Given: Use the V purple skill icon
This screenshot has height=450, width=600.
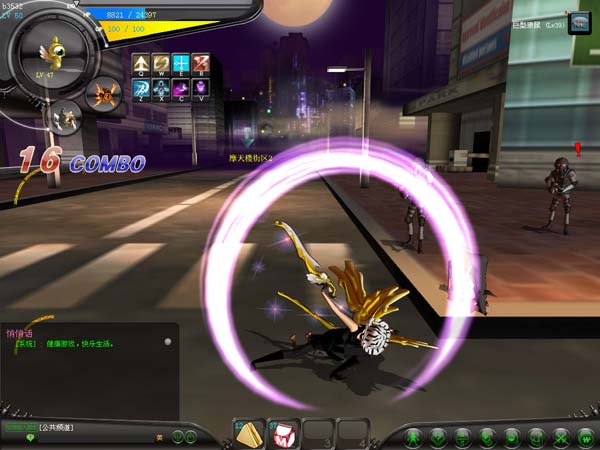Looking at the screenshot, I should point(200,89).
